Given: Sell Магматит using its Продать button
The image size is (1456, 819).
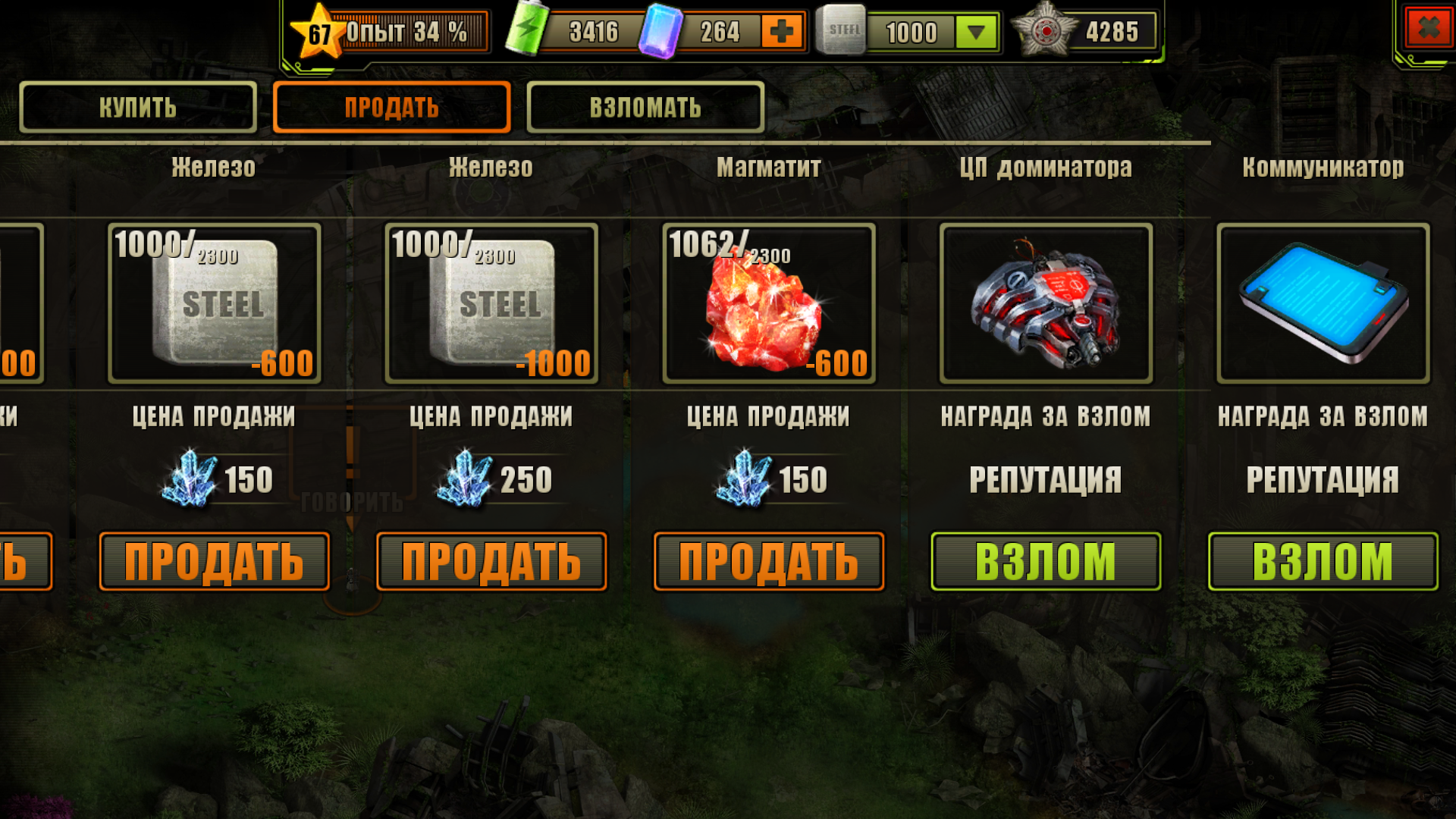Looking at the screenshot, I should click(x=769, y=561).
